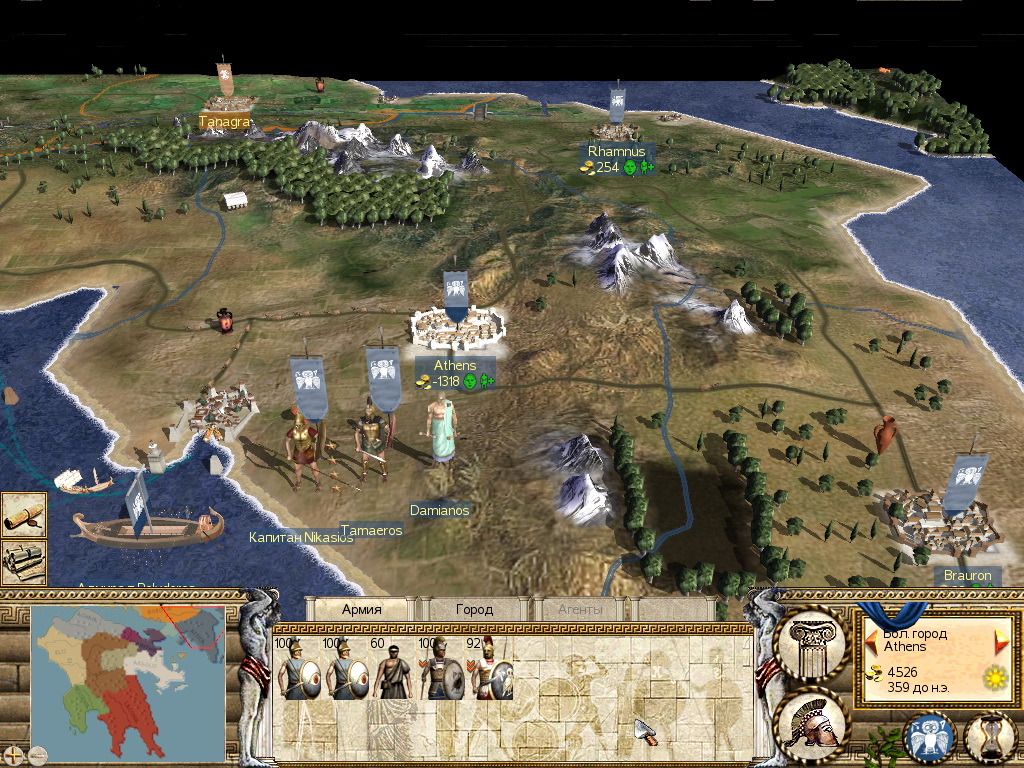The image size is (1024, 768).
Task: Pick the dark-shield unit card with chevrons
Action: (441, 672)
